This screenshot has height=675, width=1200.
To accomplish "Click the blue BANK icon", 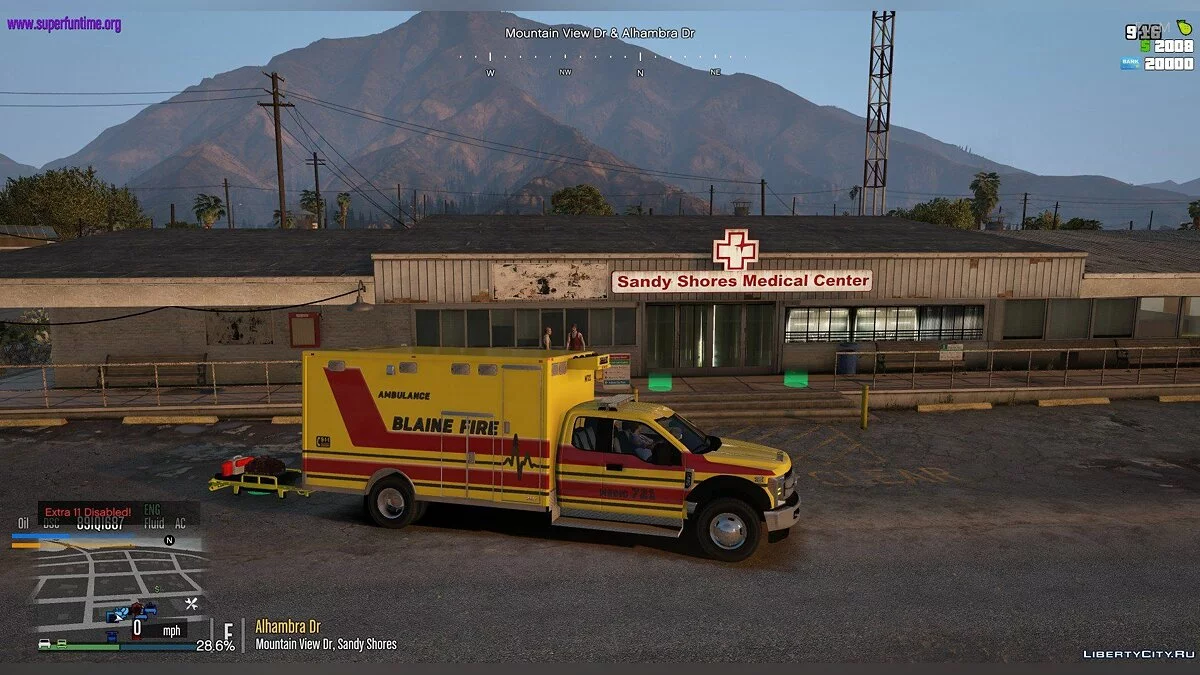I will tap(1130, 63).
